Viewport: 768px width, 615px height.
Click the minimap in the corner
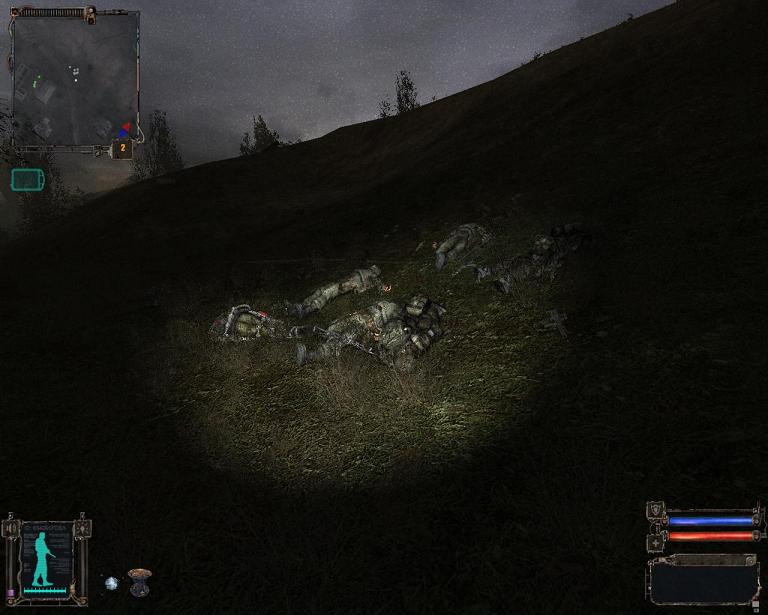tap(75, 78)
